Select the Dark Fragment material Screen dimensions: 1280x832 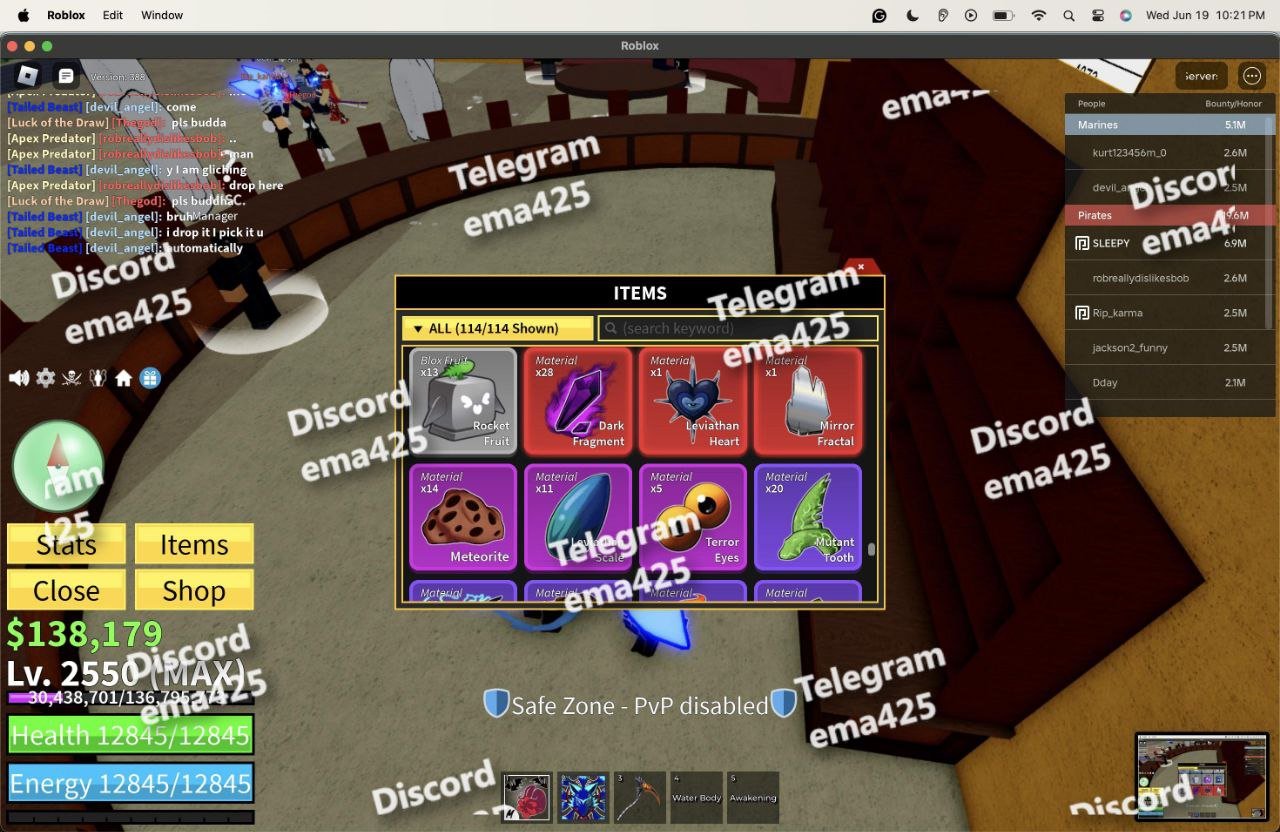[x=578, y=401]
